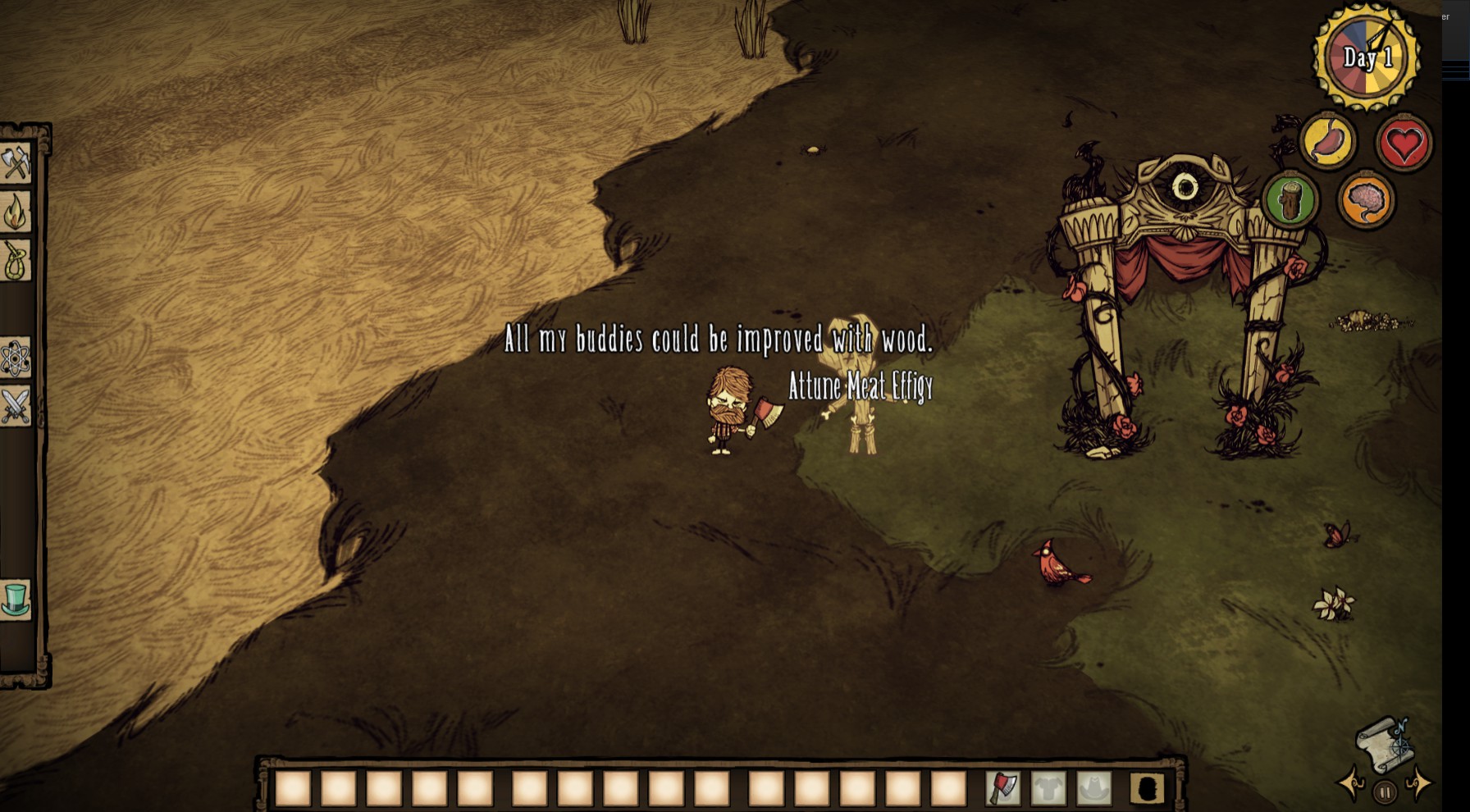Select the rope Survival crafting tab
Viewport: 1470px width, 812px height.
[x=16, y=261]
